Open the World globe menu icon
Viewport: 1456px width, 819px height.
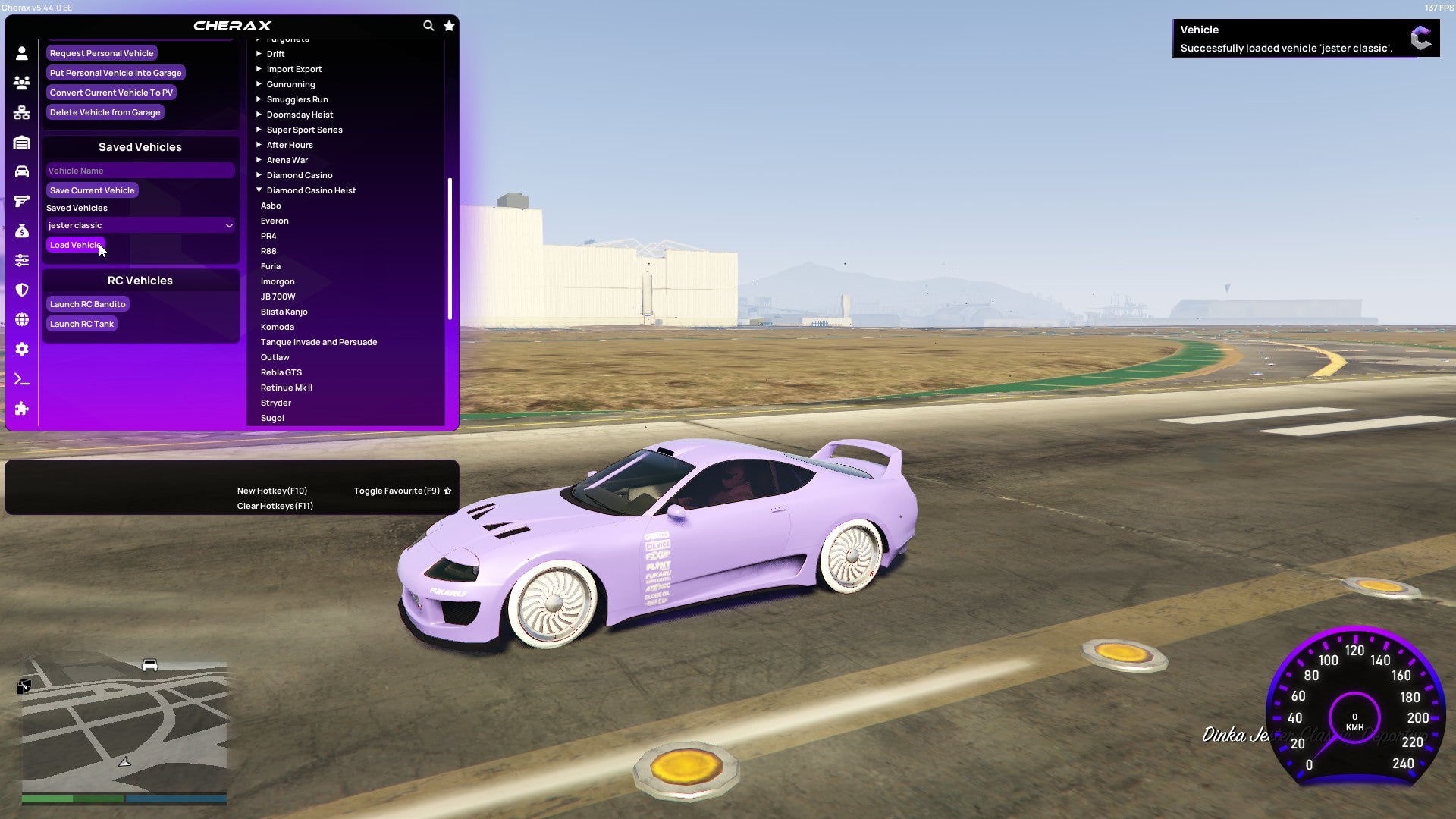pyautogui.click(x=22, y=319)
